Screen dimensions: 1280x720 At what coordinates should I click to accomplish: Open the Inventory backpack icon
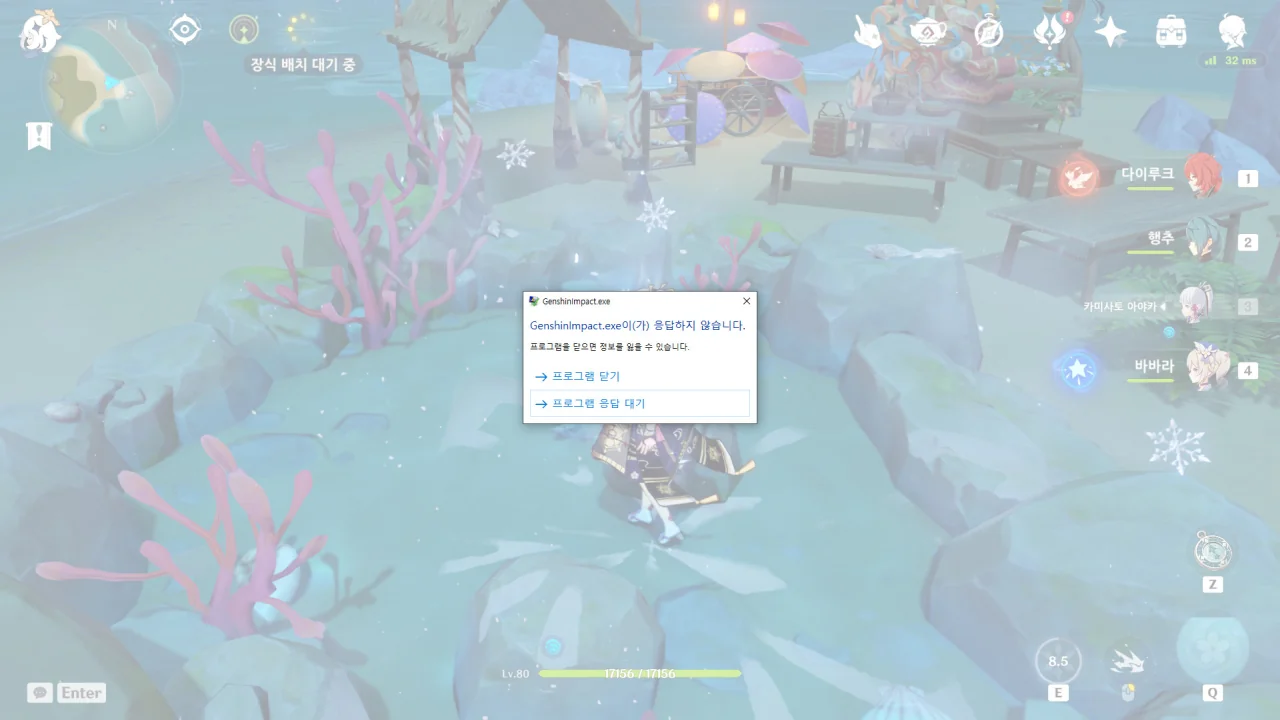pyautogui.click(x=1170, y=31)
